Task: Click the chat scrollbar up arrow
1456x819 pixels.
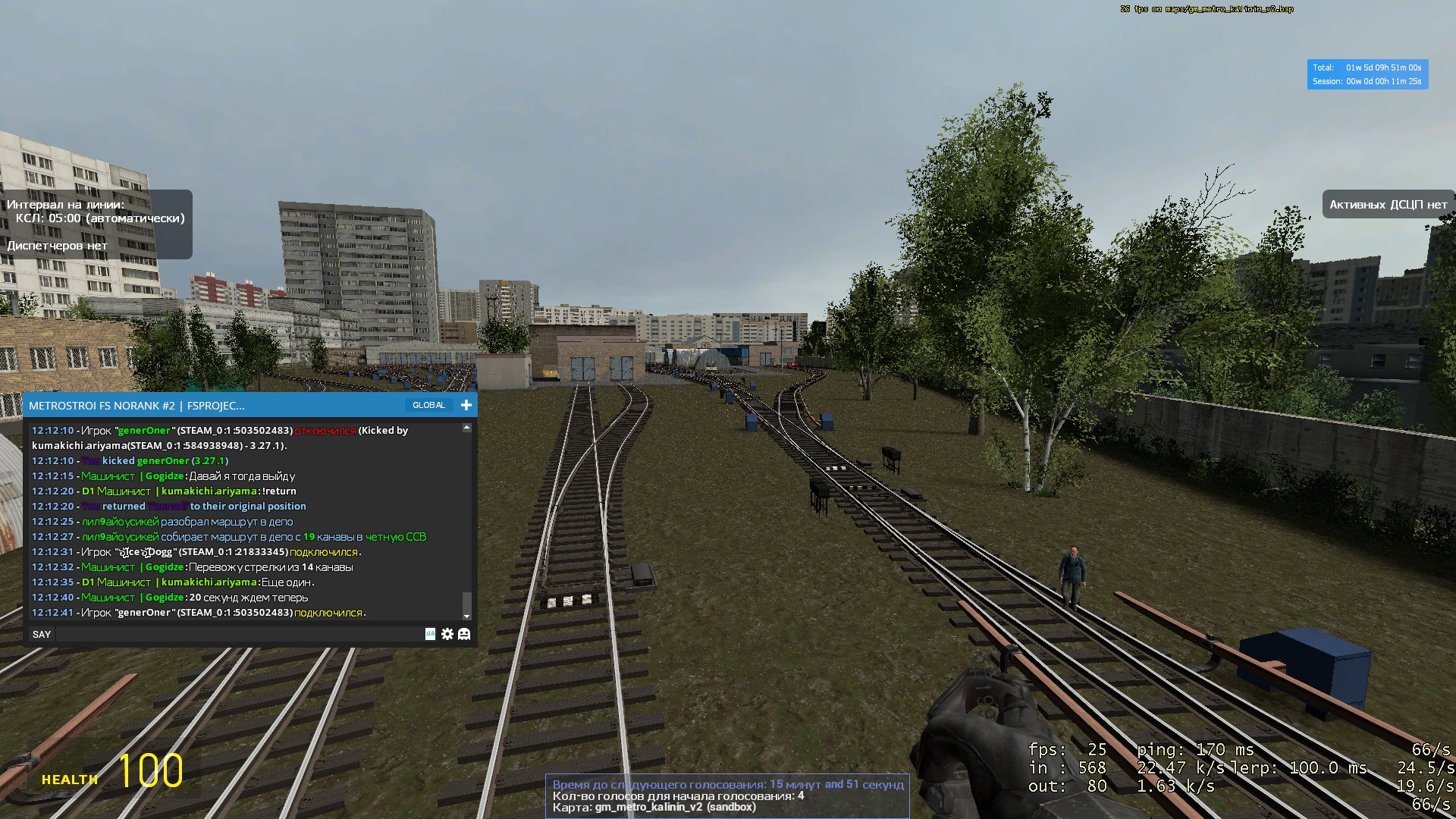Action: [x=466, y=428]
